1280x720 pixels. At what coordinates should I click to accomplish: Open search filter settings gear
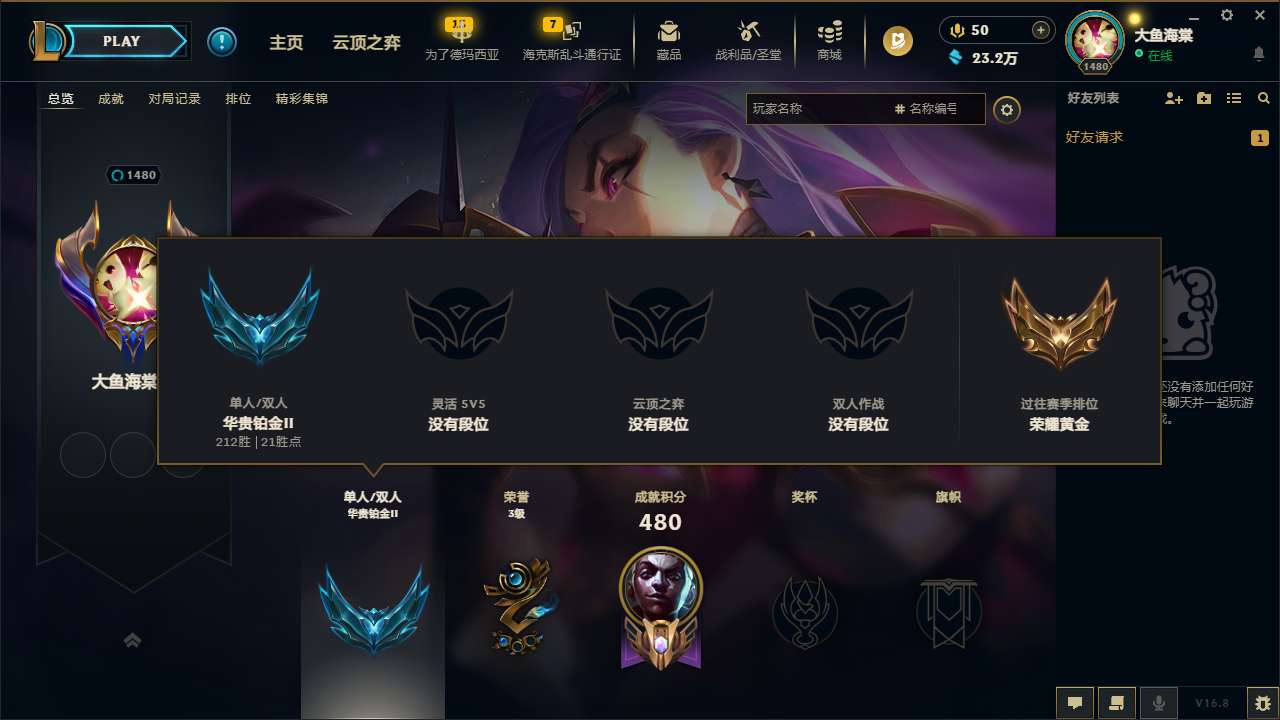click(x=1007, y=109)
